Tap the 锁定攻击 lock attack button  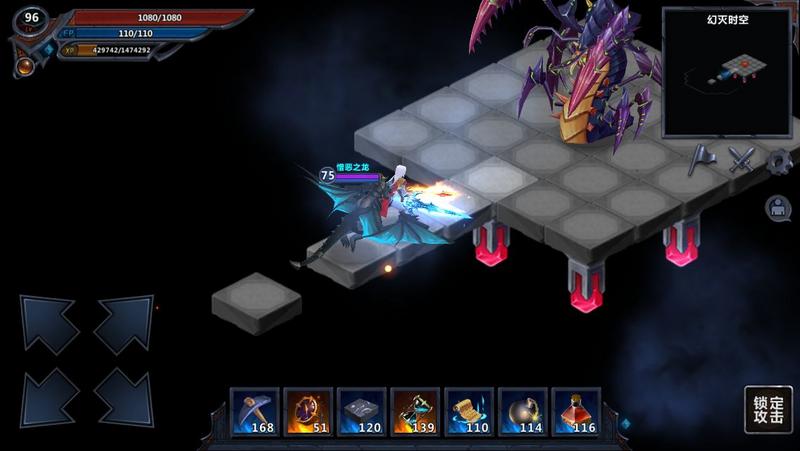[767, 411]
